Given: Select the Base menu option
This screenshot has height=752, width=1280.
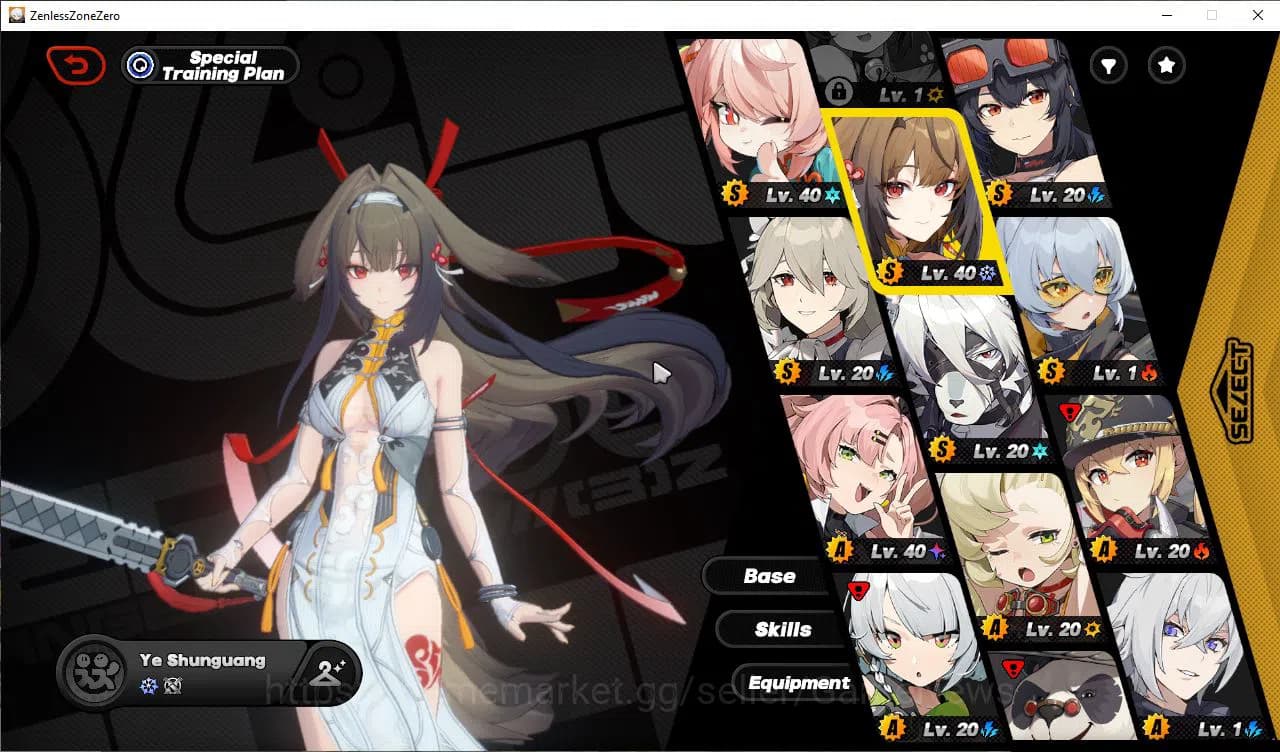Looking at the screenshot, I should pyautogui.click(x=768, y=575).
